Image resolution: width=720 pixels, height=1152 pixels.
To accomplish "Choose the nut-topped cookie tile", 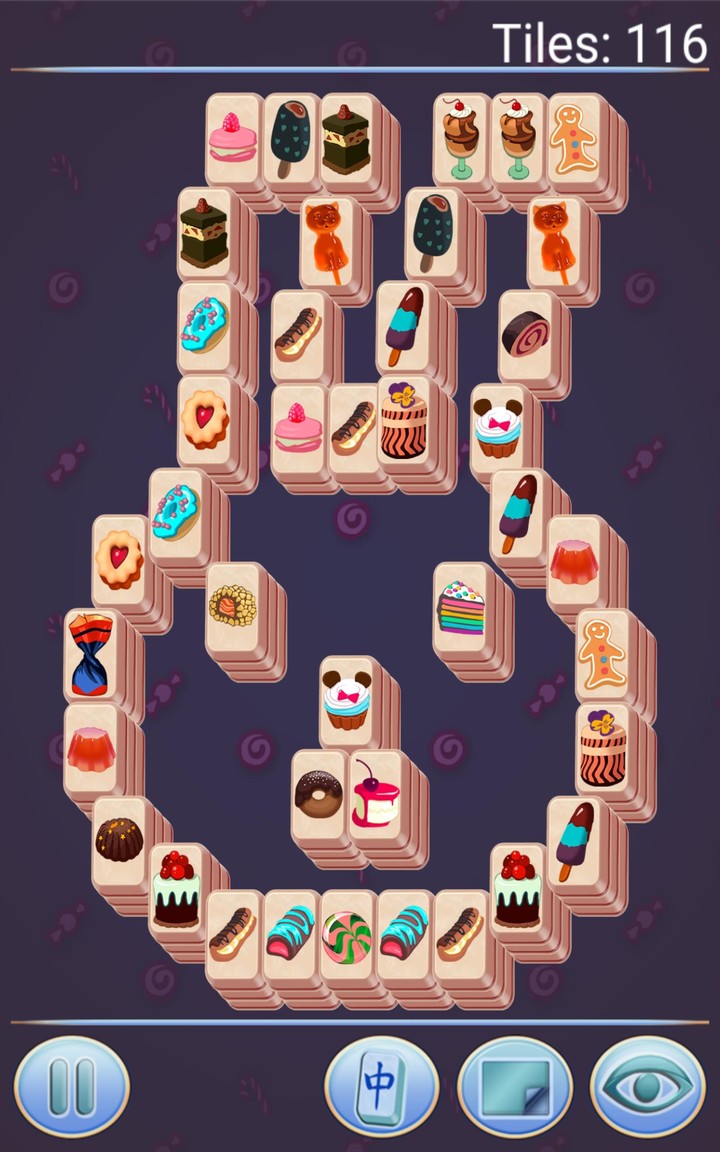I will coord(233,606).
